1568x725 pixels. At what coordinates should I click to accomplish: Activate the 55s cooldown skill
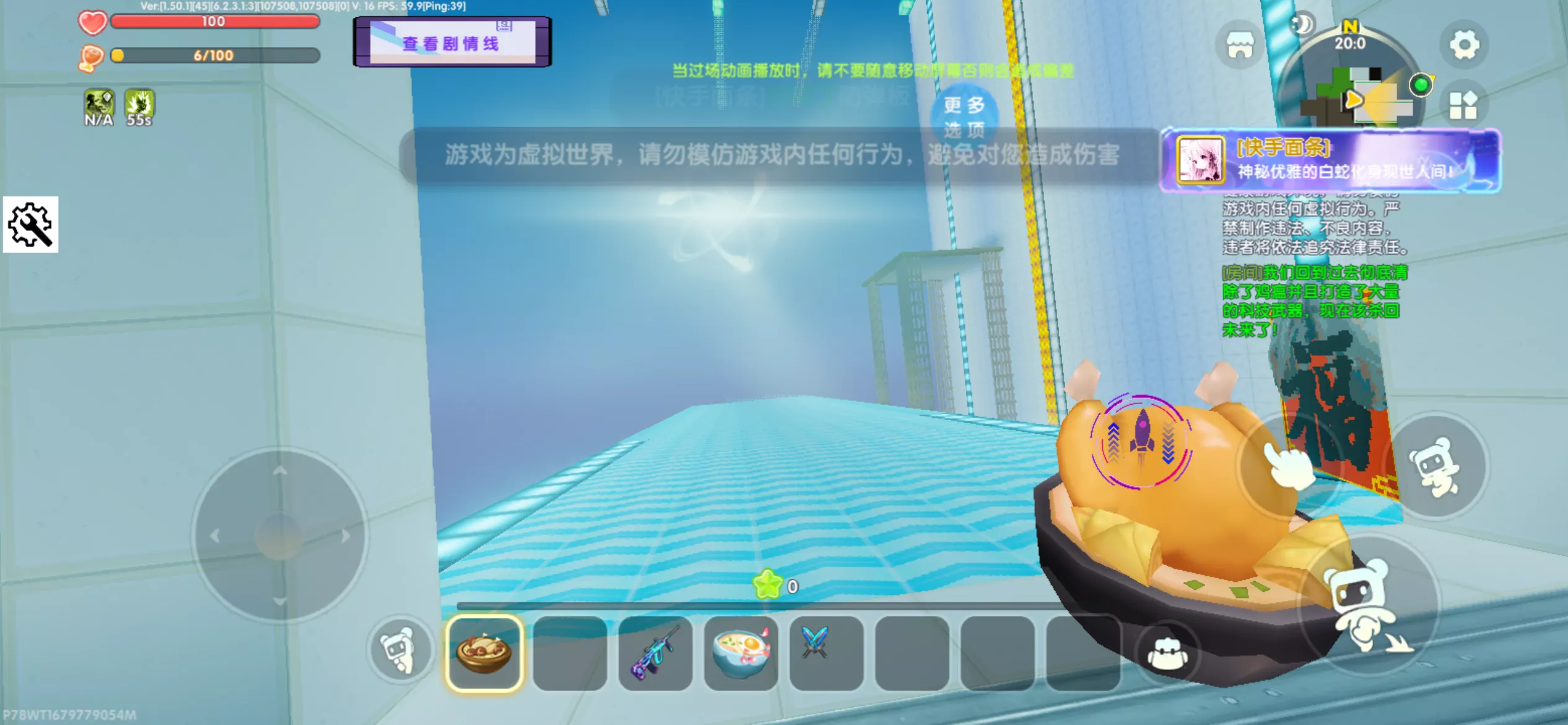[139, 104]
